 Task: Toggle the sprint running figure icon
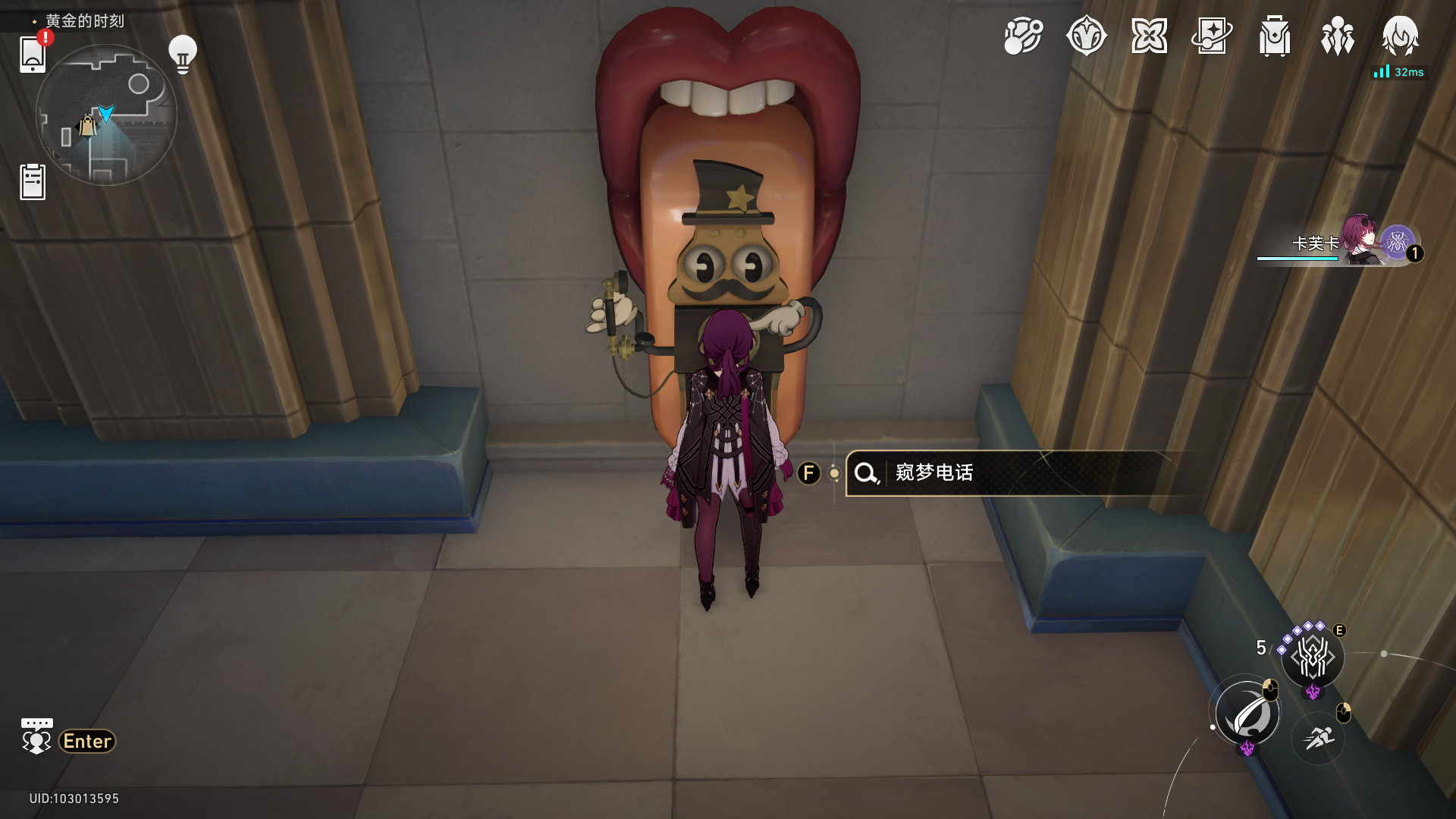(1319, 738)
